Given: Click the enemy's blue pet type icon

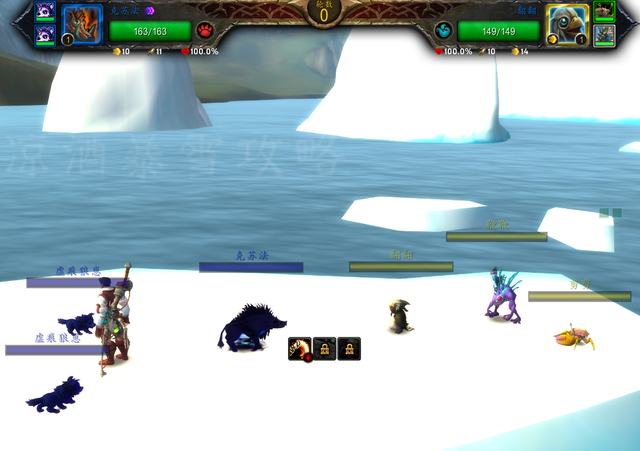Looking at the screenshot, I should point(443,30).
